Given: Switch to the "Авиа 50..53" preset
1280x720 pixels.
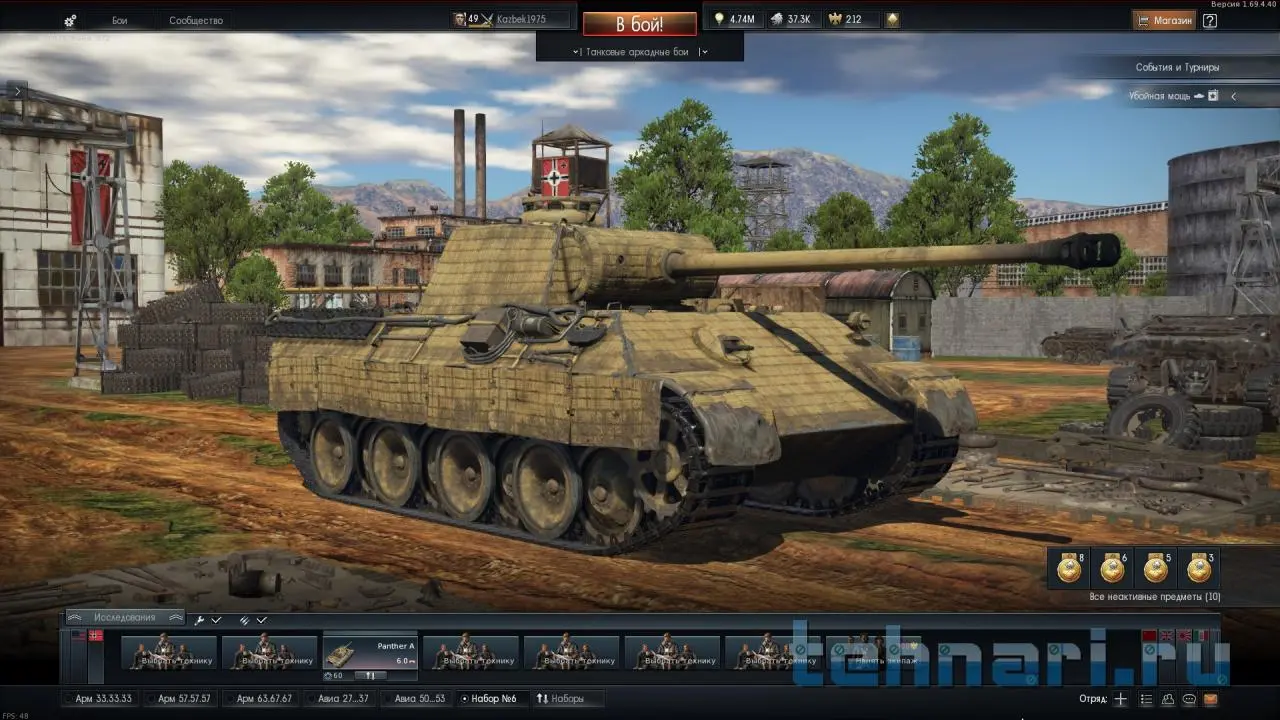Looking at the screenshot, I should click(419, 698).
